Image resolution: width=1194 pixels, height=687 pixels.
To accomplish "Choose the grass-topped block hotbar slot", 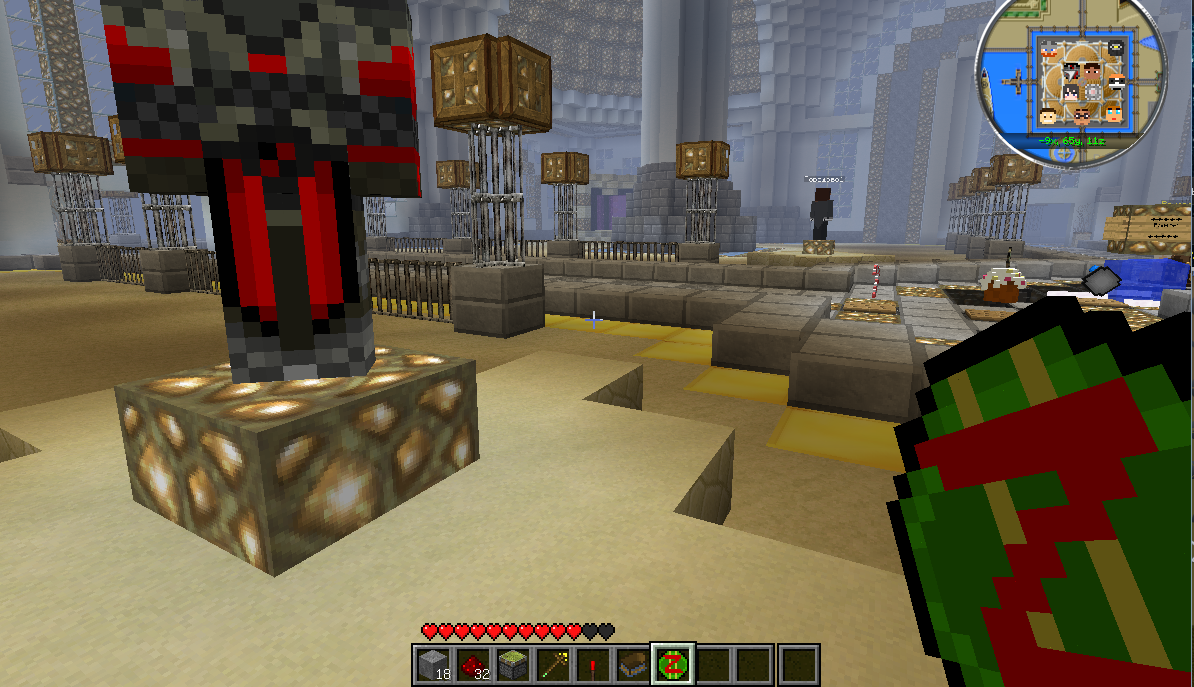I will tap(513, 664).
